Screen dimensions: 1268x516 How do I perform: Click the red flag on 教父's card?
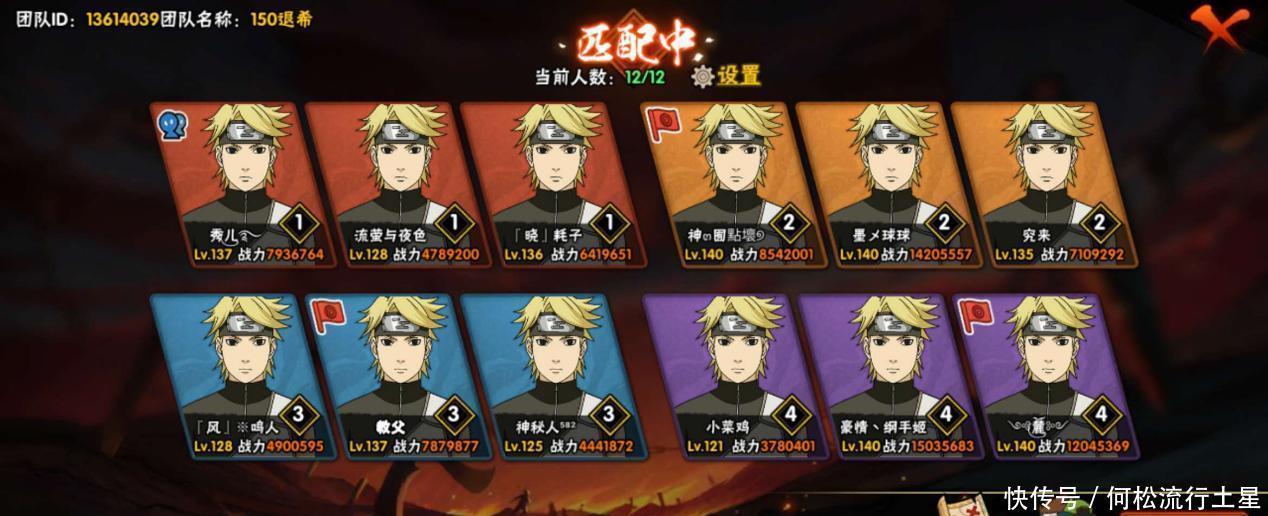coord(328,315)
